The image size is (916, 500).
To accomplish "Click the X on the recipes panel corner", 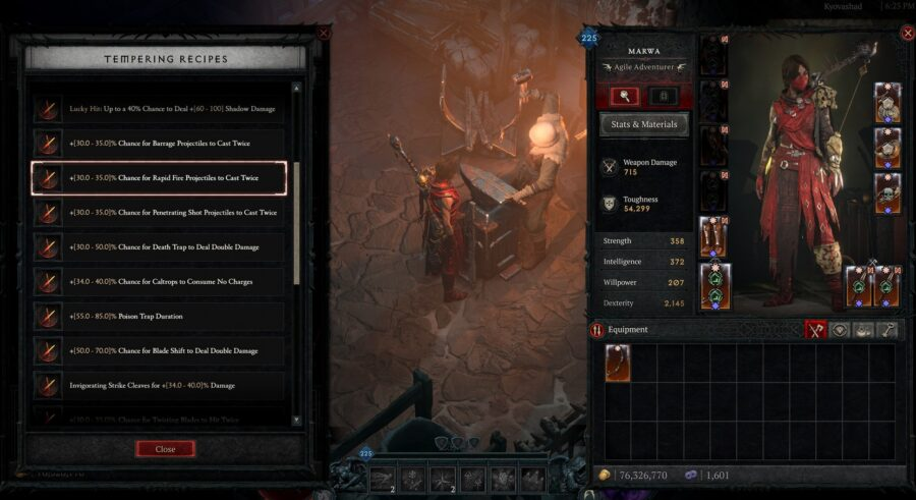I will pos(323,33).
